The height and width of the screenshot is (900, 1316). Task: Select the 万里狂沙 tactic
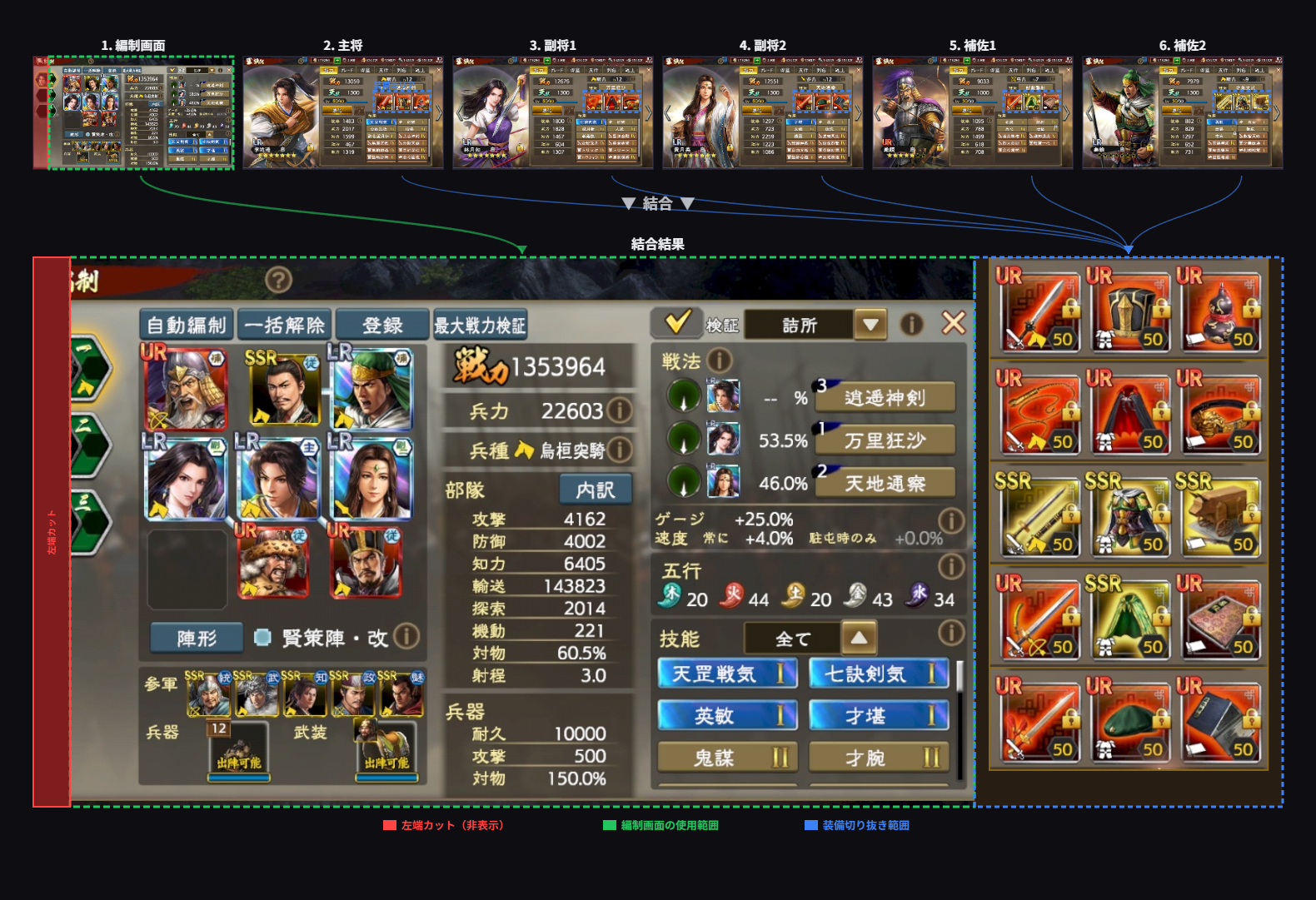click(x=885, y=440)
